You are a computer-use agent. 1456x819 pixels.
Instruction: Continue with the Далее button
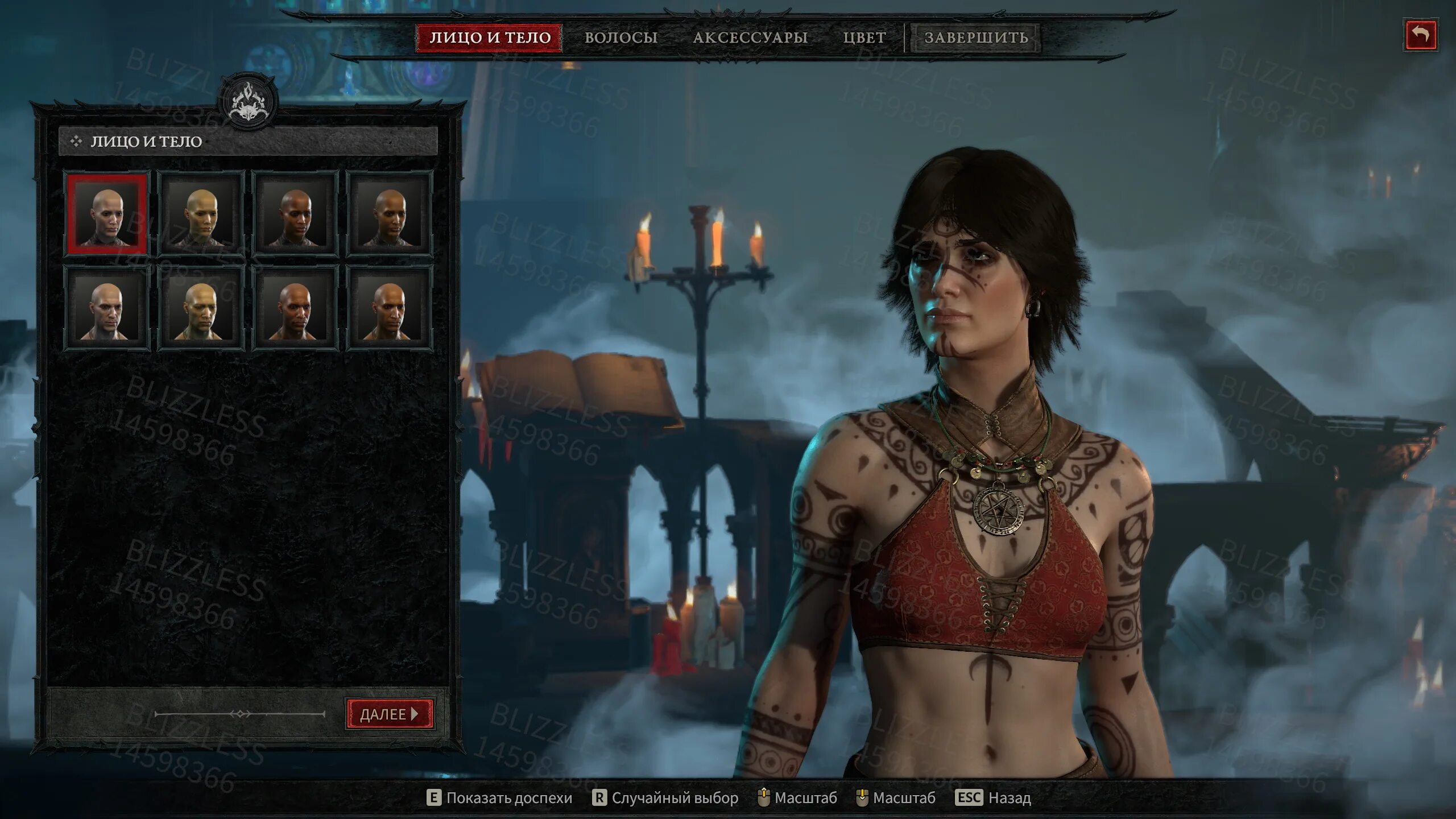[390, 714]
